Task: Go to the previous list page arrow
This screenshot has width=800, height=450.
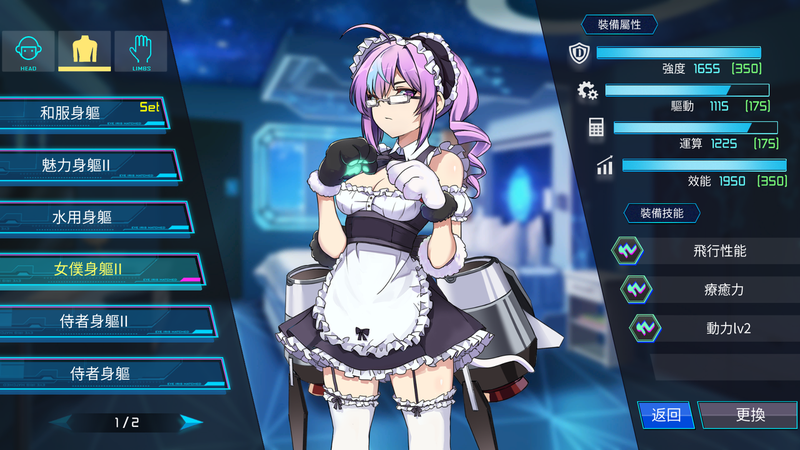Action: tap(62, 422)
